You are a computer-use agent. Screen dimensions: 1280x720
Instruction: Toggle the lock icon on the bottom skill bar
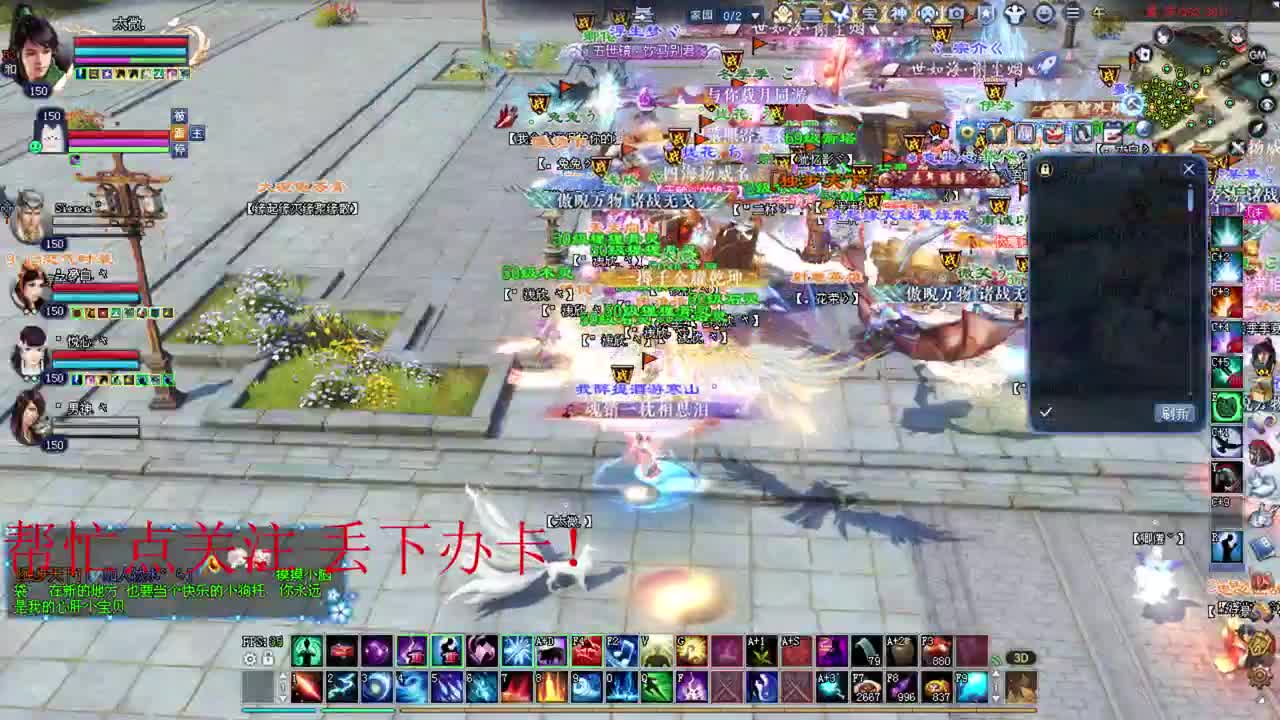click(267, 659)
